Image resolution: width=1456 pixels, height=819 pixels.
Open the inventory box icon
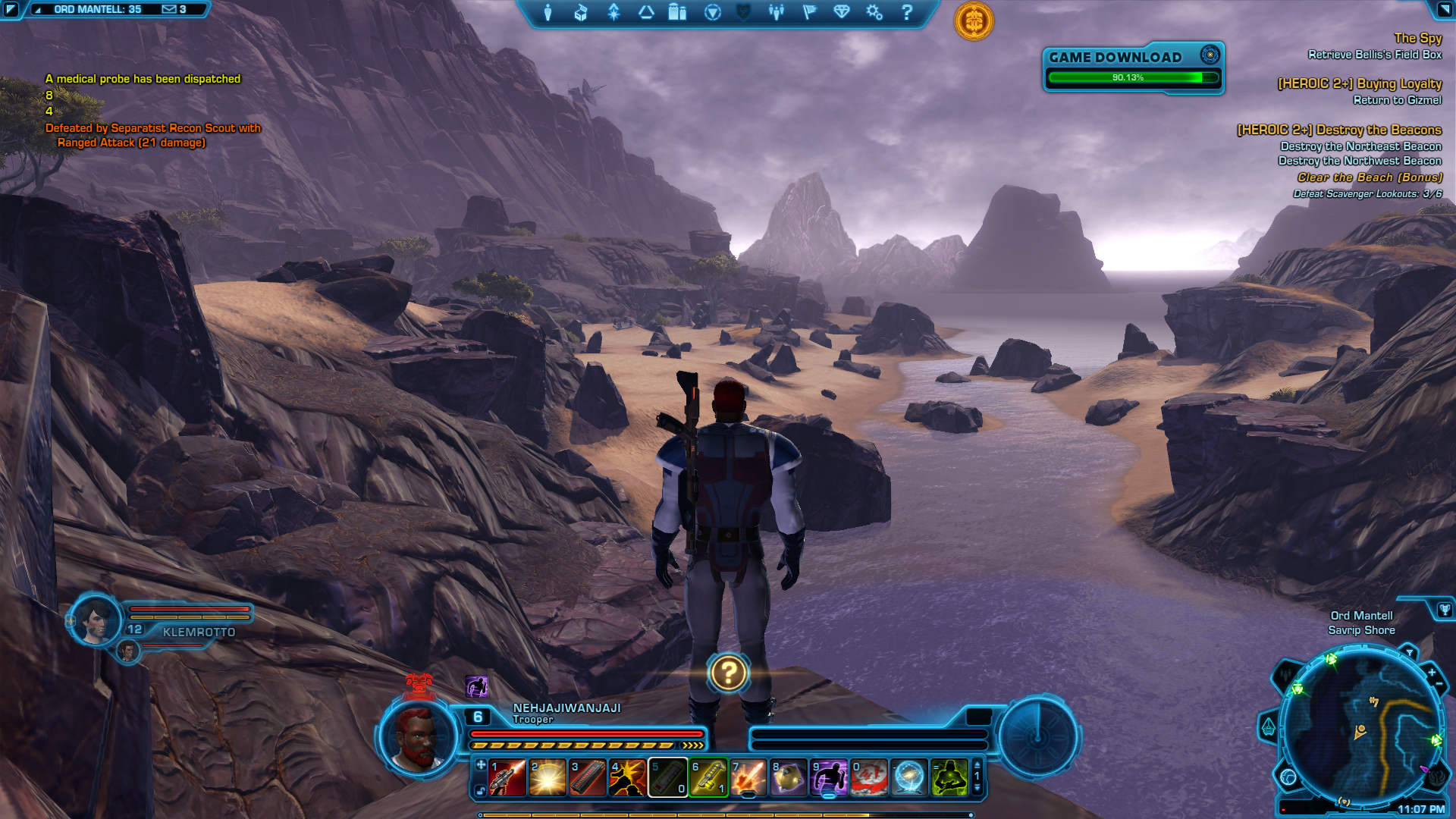[581, 13]
